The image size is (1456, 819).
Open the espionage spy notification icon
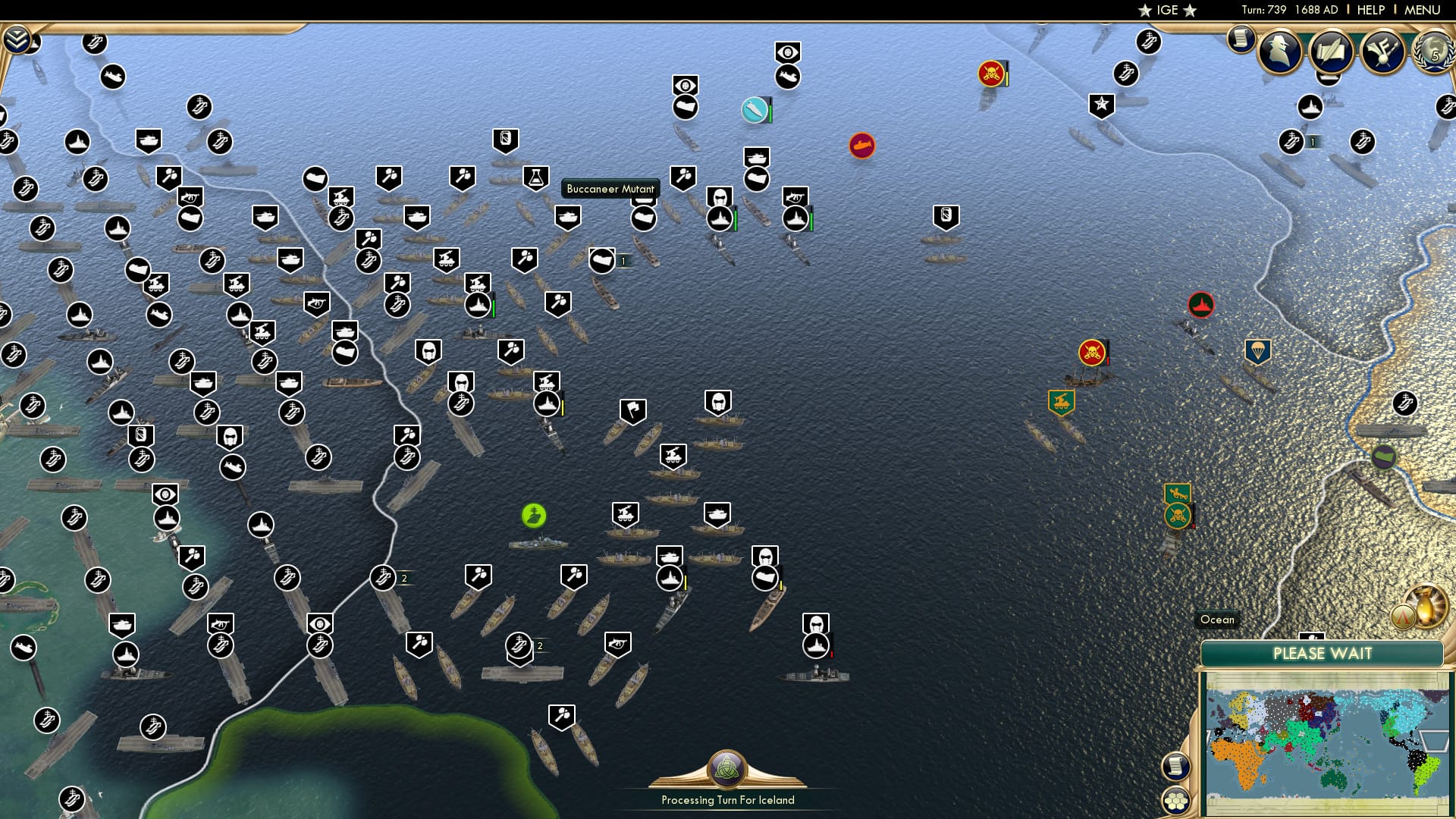click(1282, 53)
